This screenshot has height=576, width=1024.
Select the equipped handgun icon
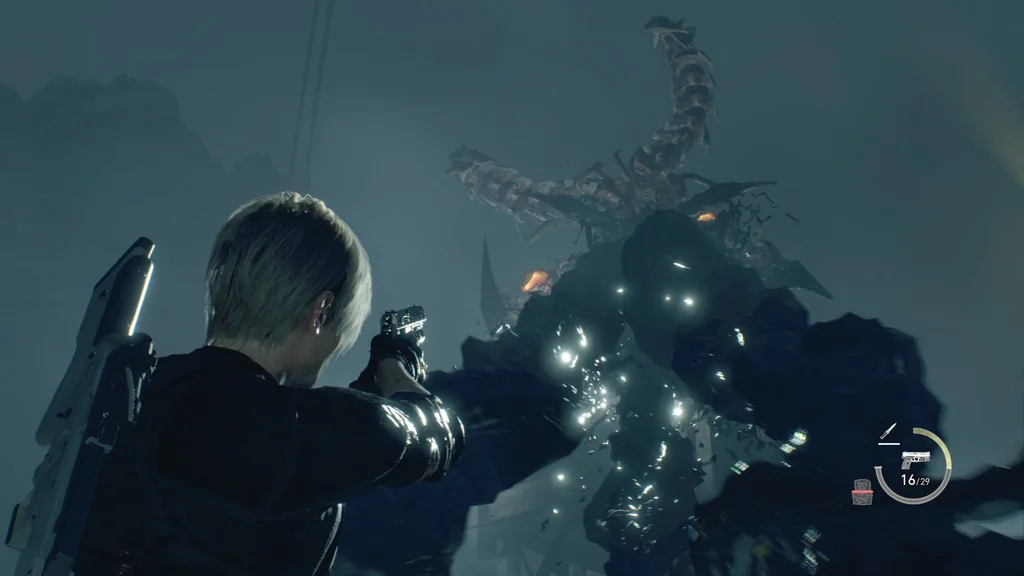[914, 460]
